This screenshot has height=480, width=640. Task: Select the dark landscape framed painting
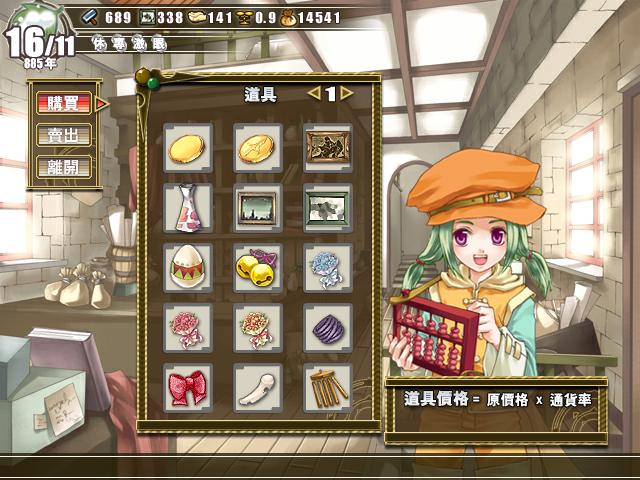click(x=258, y=208)
